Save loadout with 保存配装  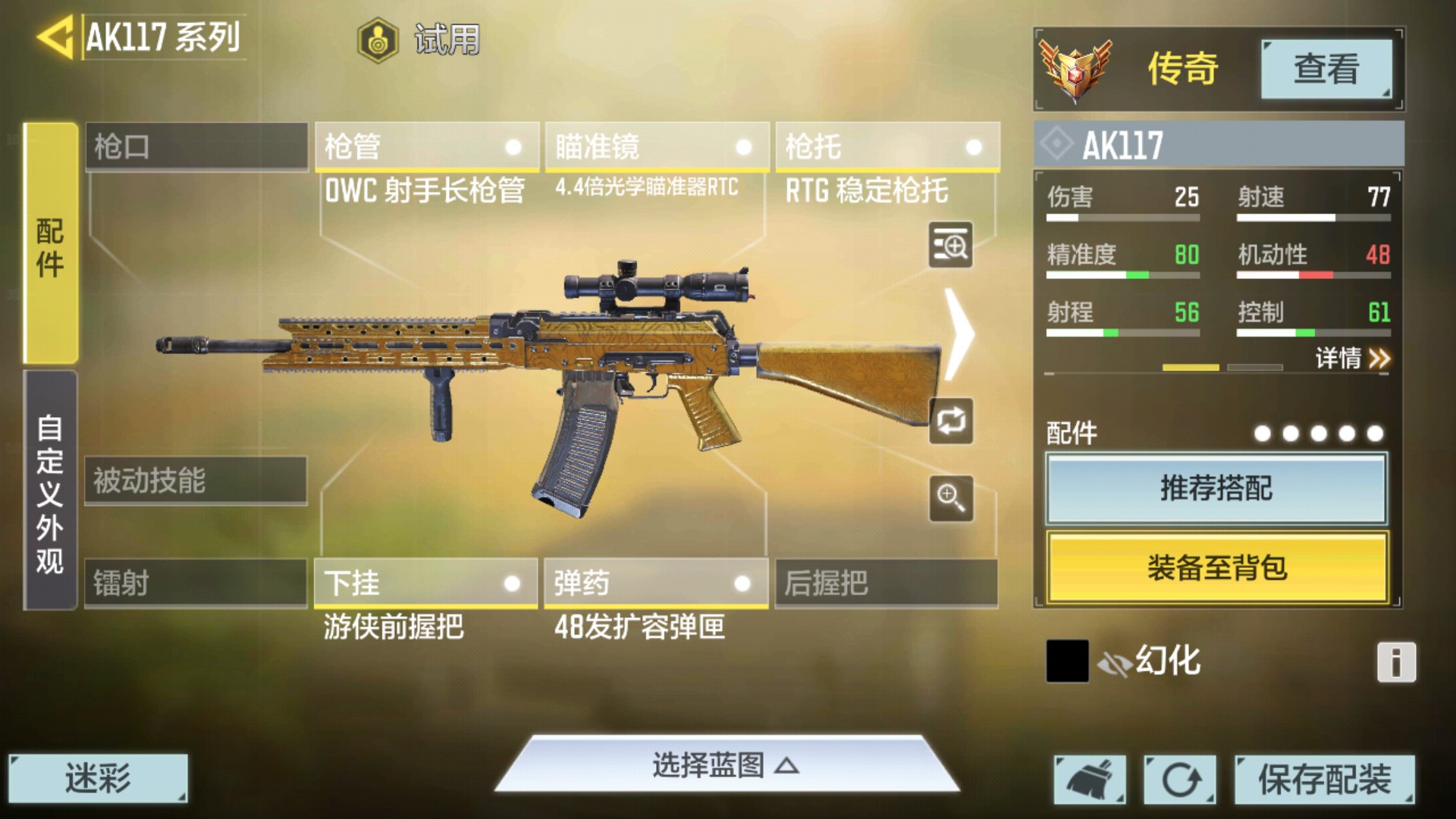click(x=1324, y=779)
